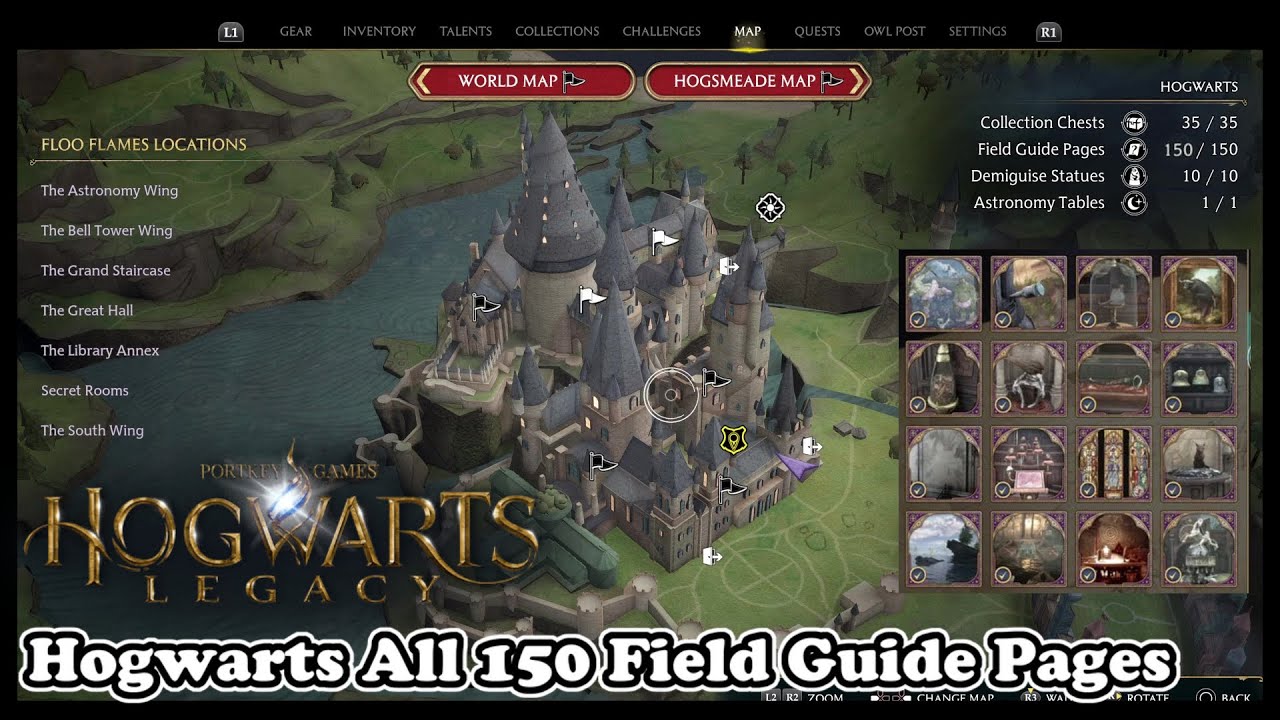
Task: Select The Great Hall floo flames location
Action: pyautogui.click(x=87, y=310)
